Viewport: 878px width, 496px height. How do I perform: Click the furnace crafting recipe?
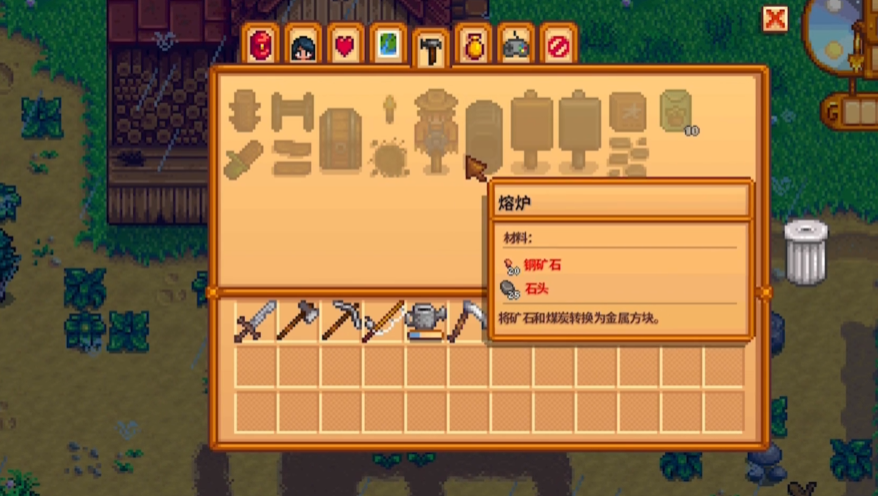click(x=484, y=133)
